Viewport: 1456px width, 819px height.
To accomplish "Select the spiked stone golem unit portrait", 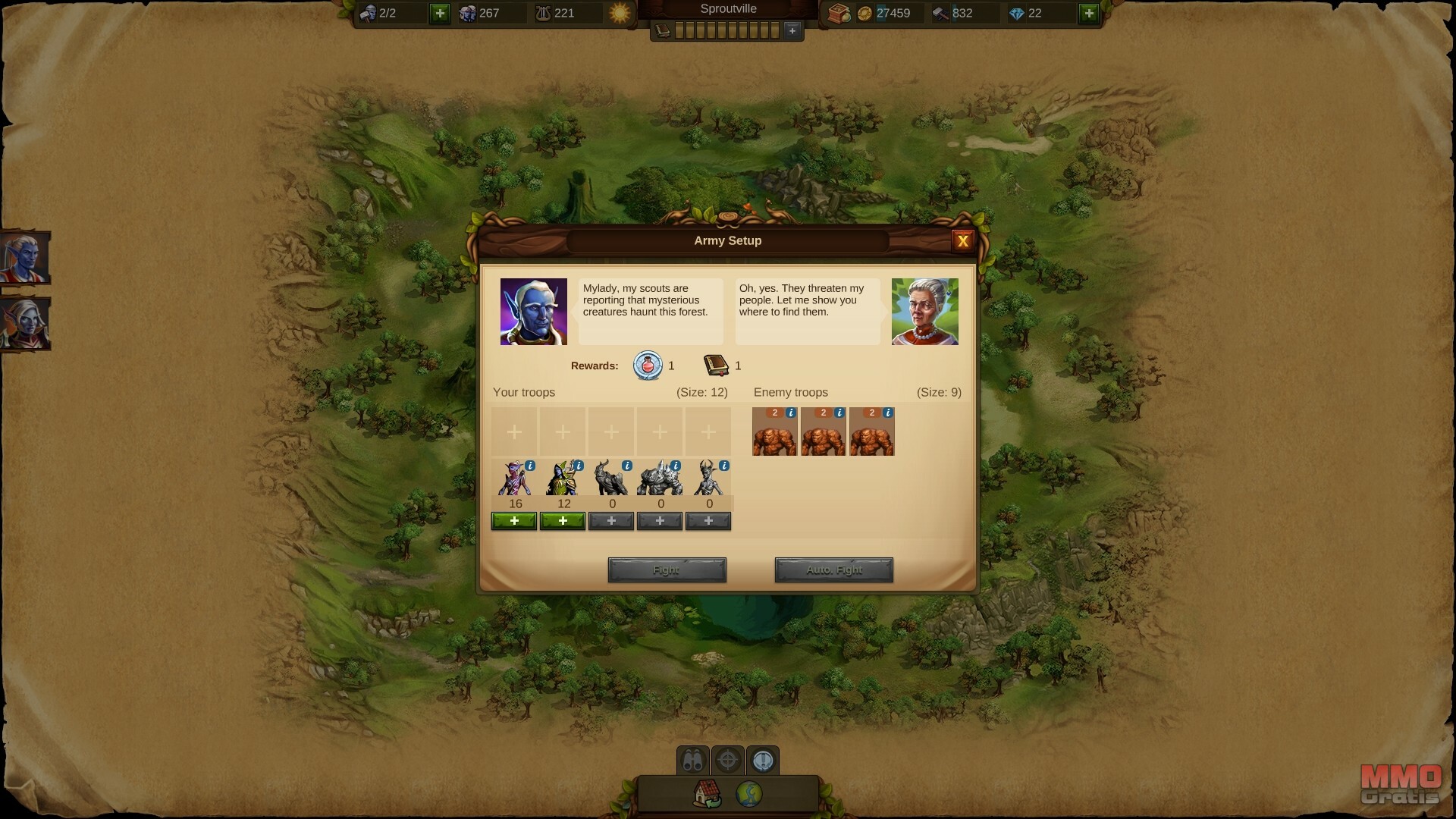I will click(x=659, y=479).
